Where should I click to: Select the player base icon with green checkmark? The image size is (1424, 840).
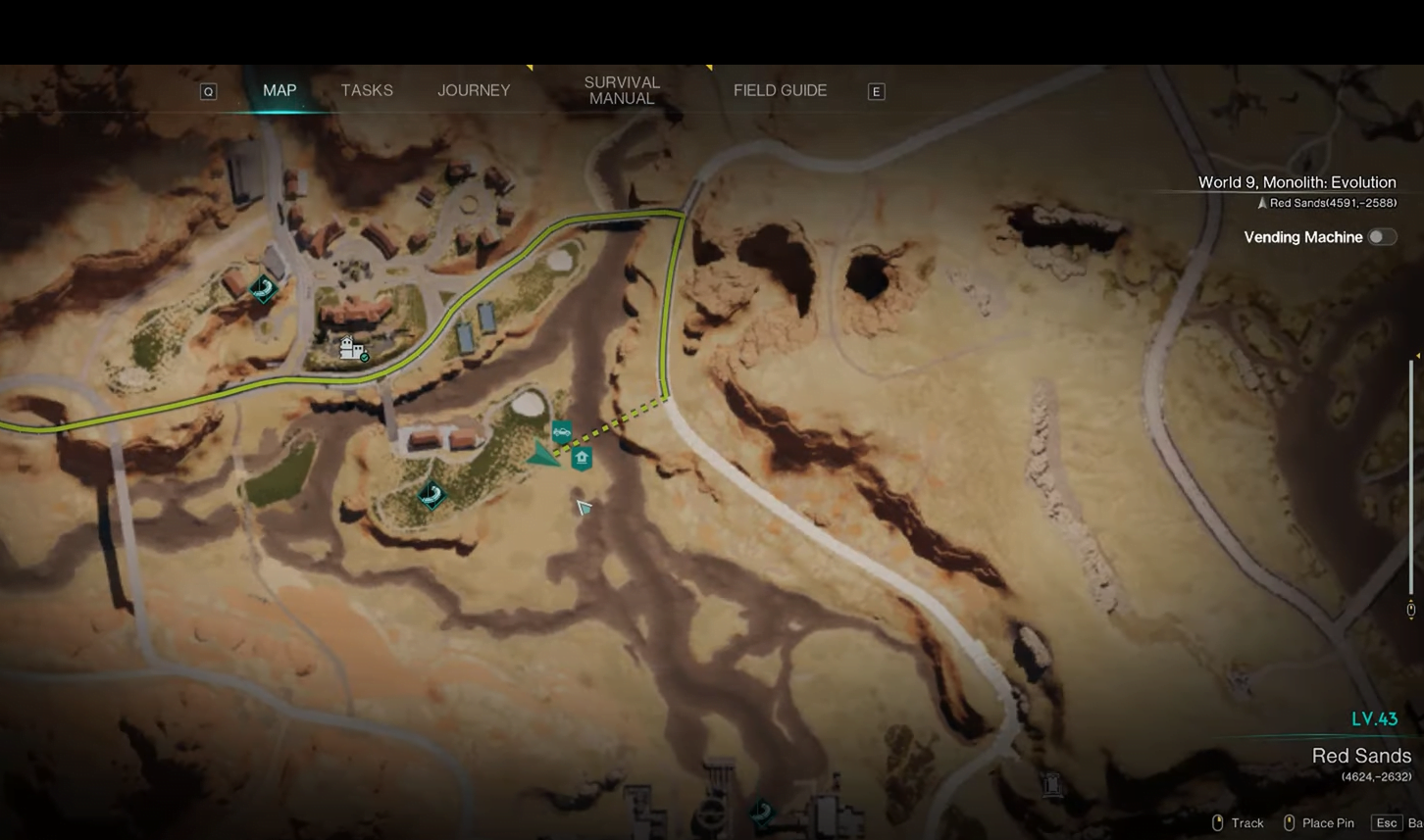pos(353,350)
